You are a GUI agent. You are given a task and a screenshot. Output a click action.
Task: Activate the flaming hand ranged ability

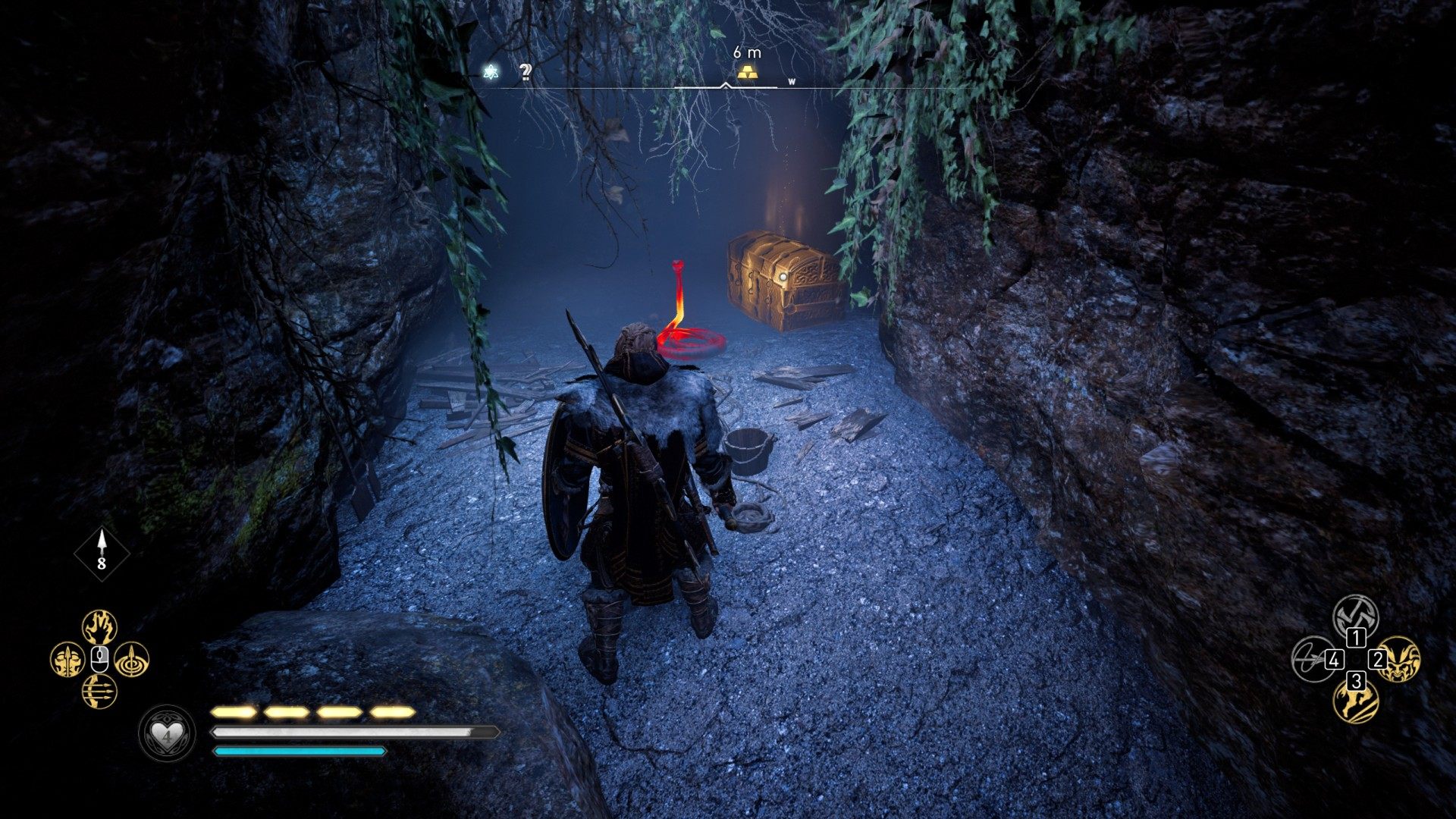click(99, 627)
